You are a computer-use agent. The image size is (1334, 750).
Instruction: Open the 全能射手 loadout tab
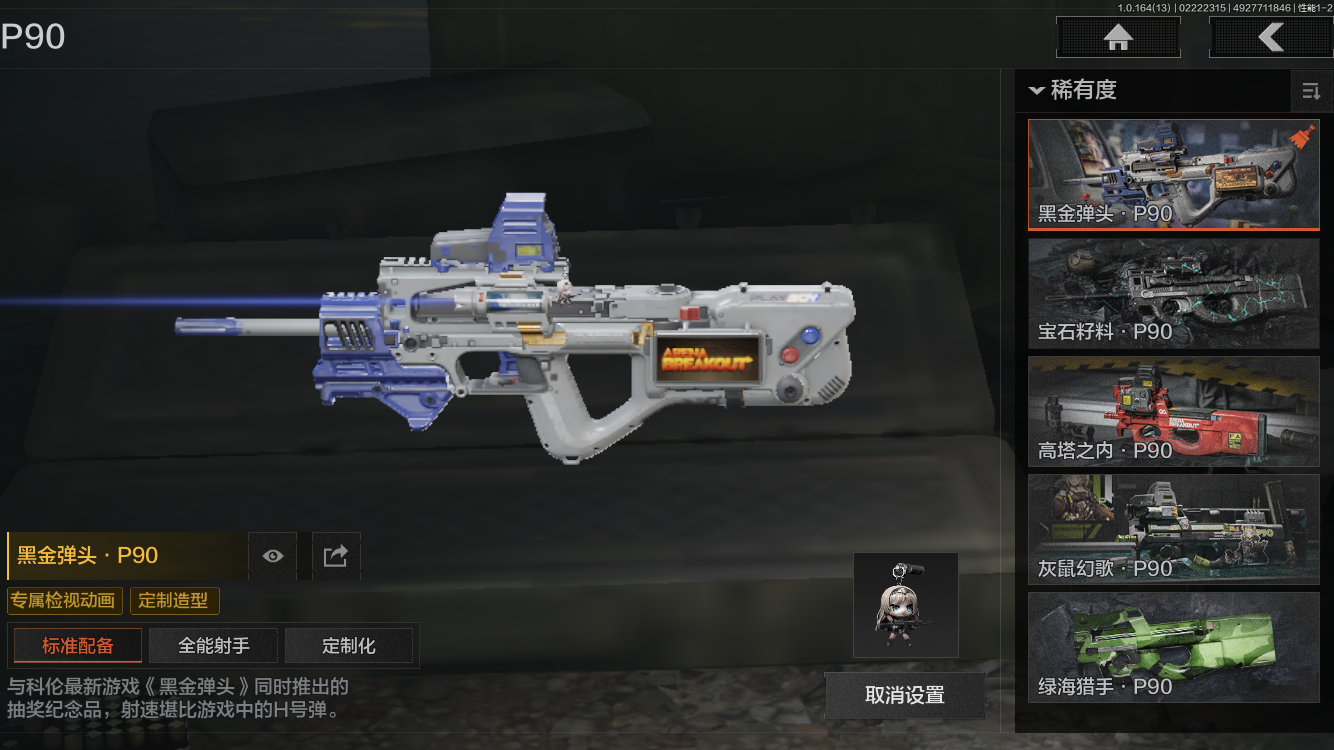214,646
